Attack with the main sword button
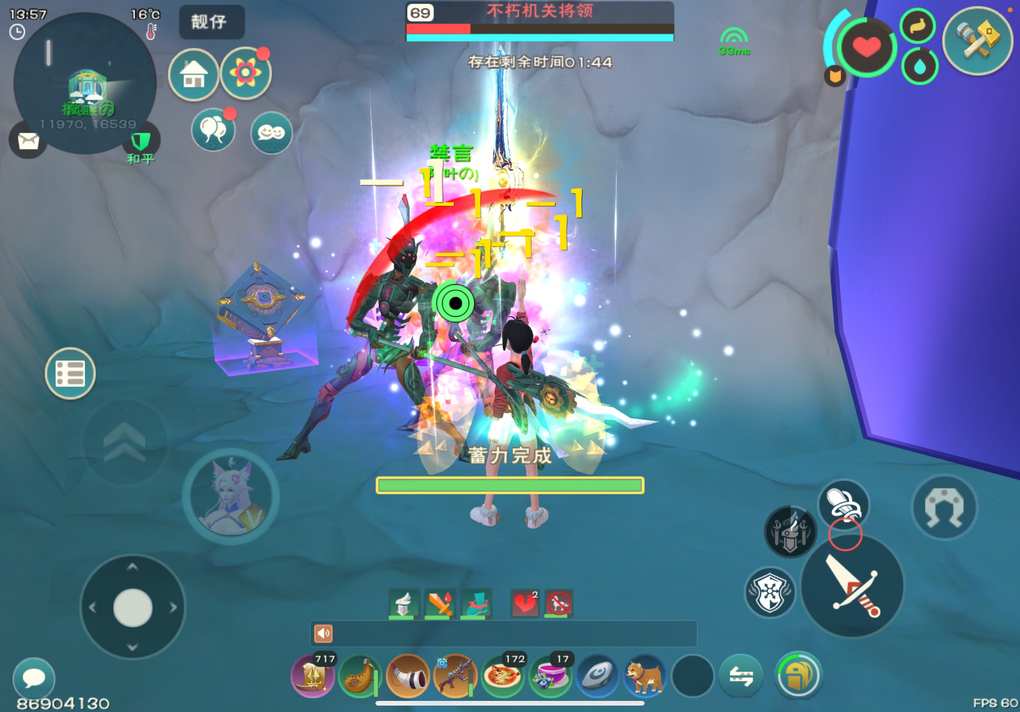This screenshot has height=712, width=1020. tap(852, 586)
